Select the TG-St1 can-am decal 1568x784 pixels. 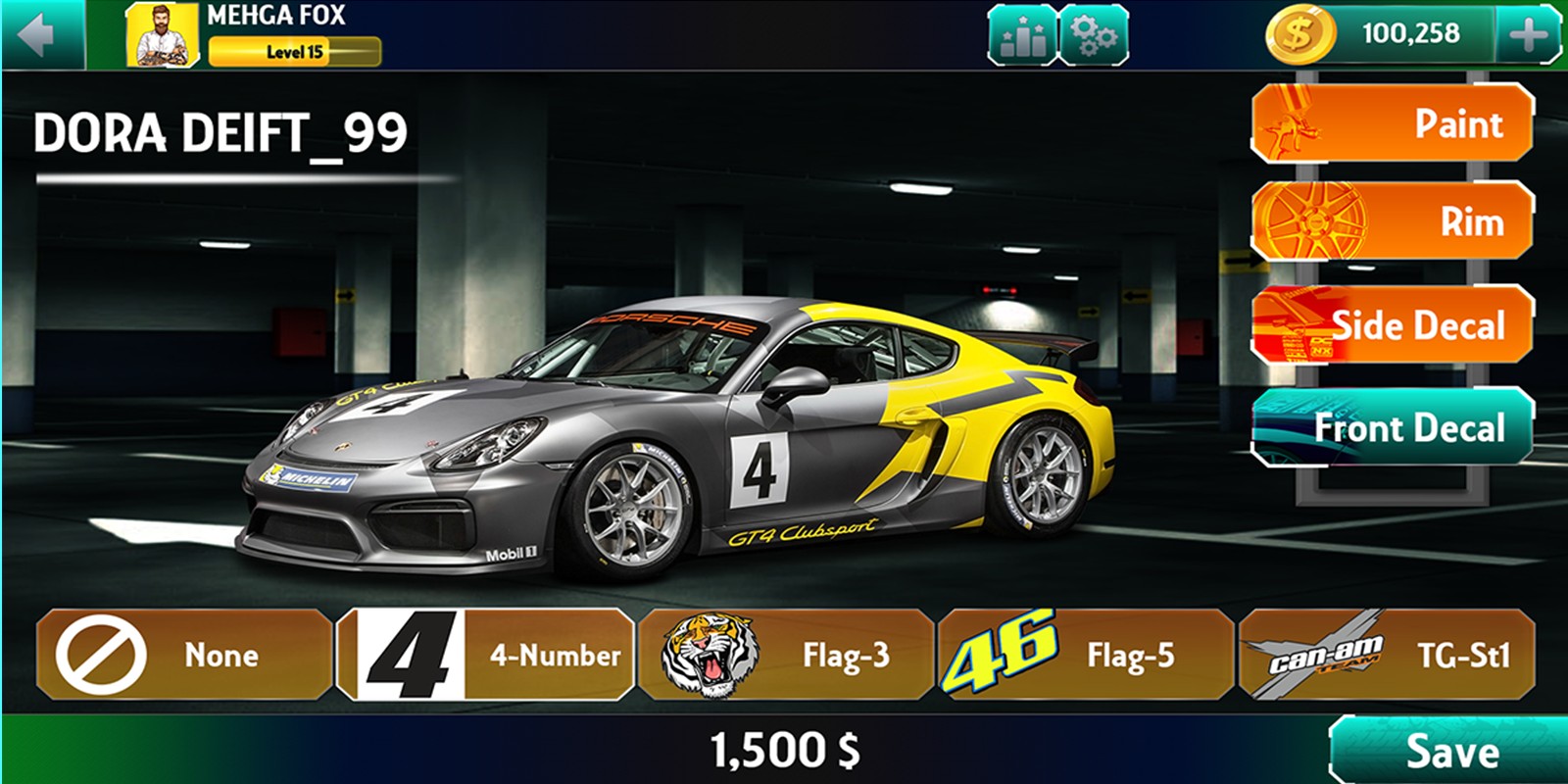tap(1386, 655)
